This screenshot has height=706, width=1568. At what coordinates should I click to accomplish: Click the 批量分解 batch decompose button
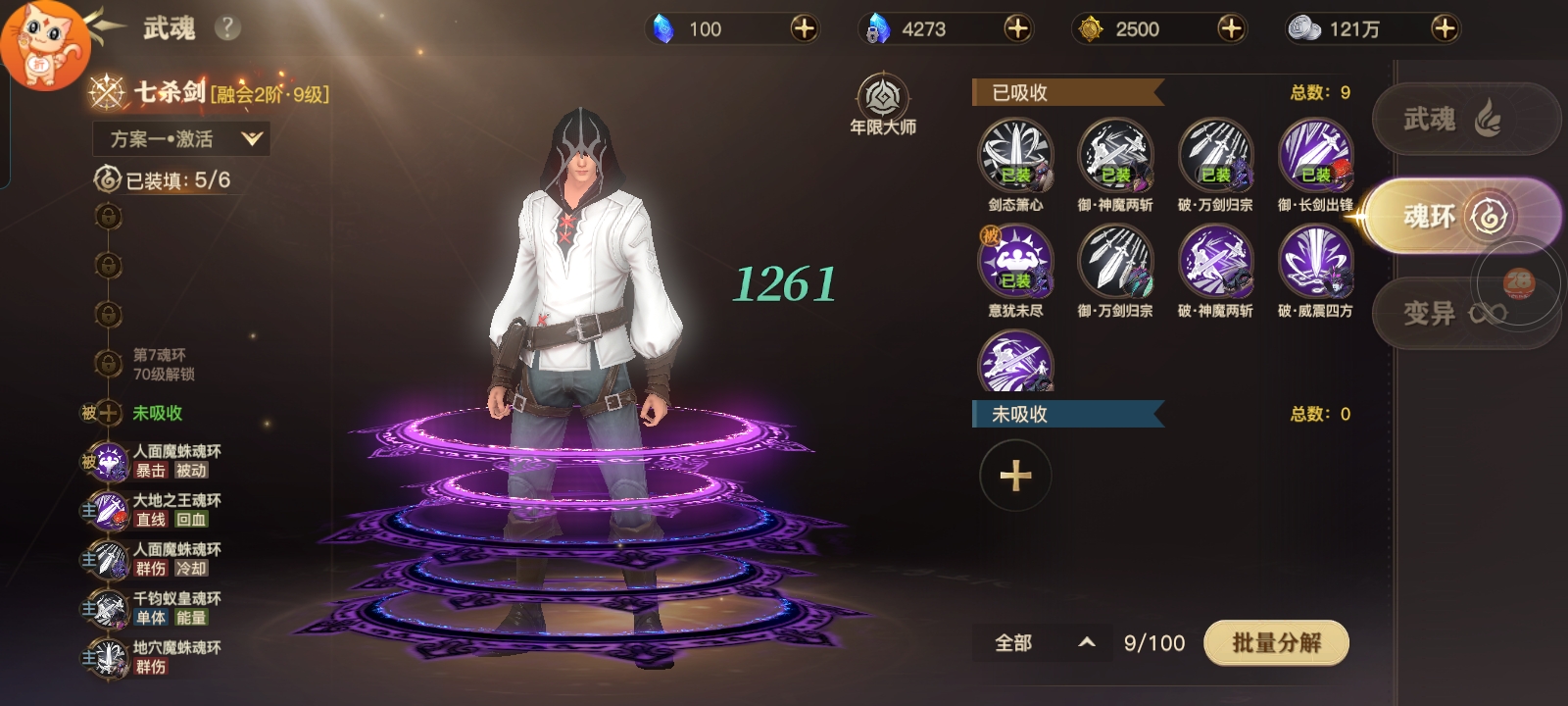[1276, 643]
